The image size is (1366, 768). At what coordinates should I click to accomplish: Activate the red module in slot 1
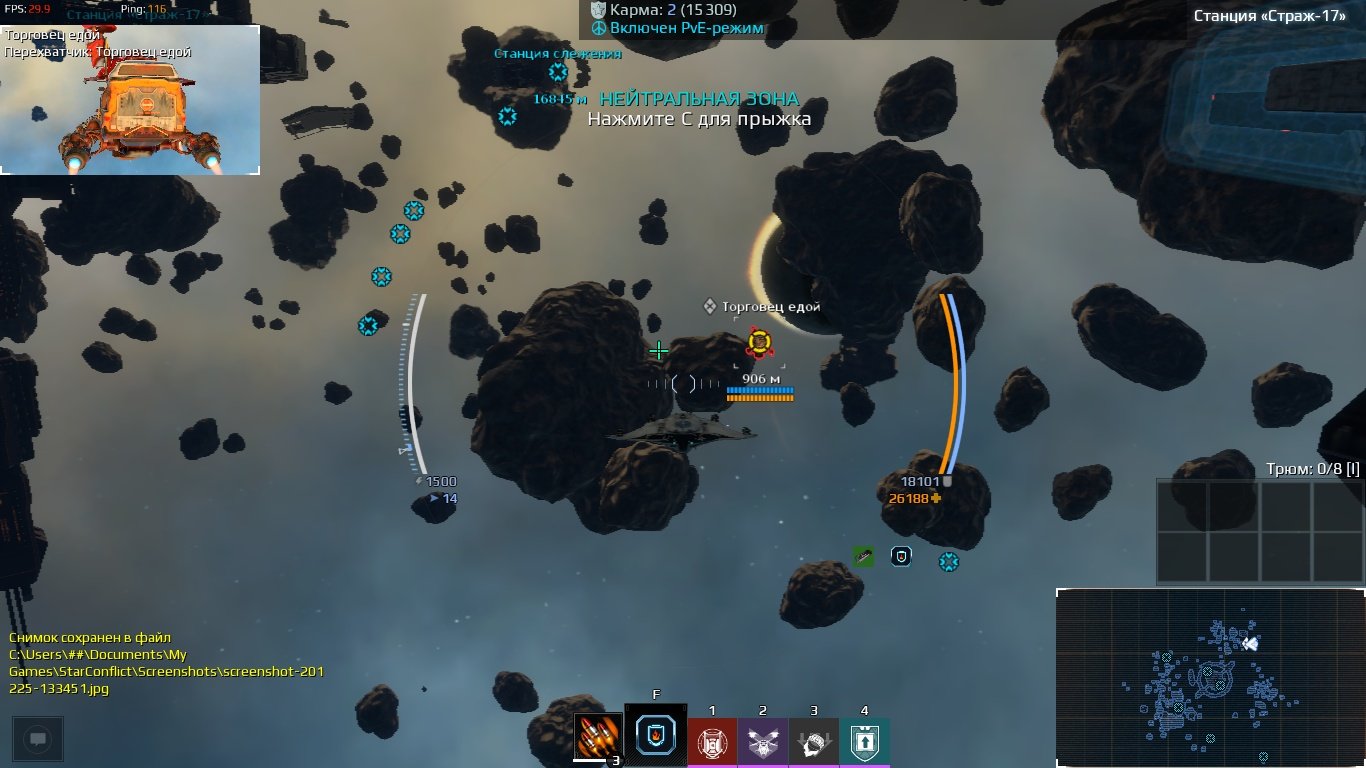[x=712, y=742]
